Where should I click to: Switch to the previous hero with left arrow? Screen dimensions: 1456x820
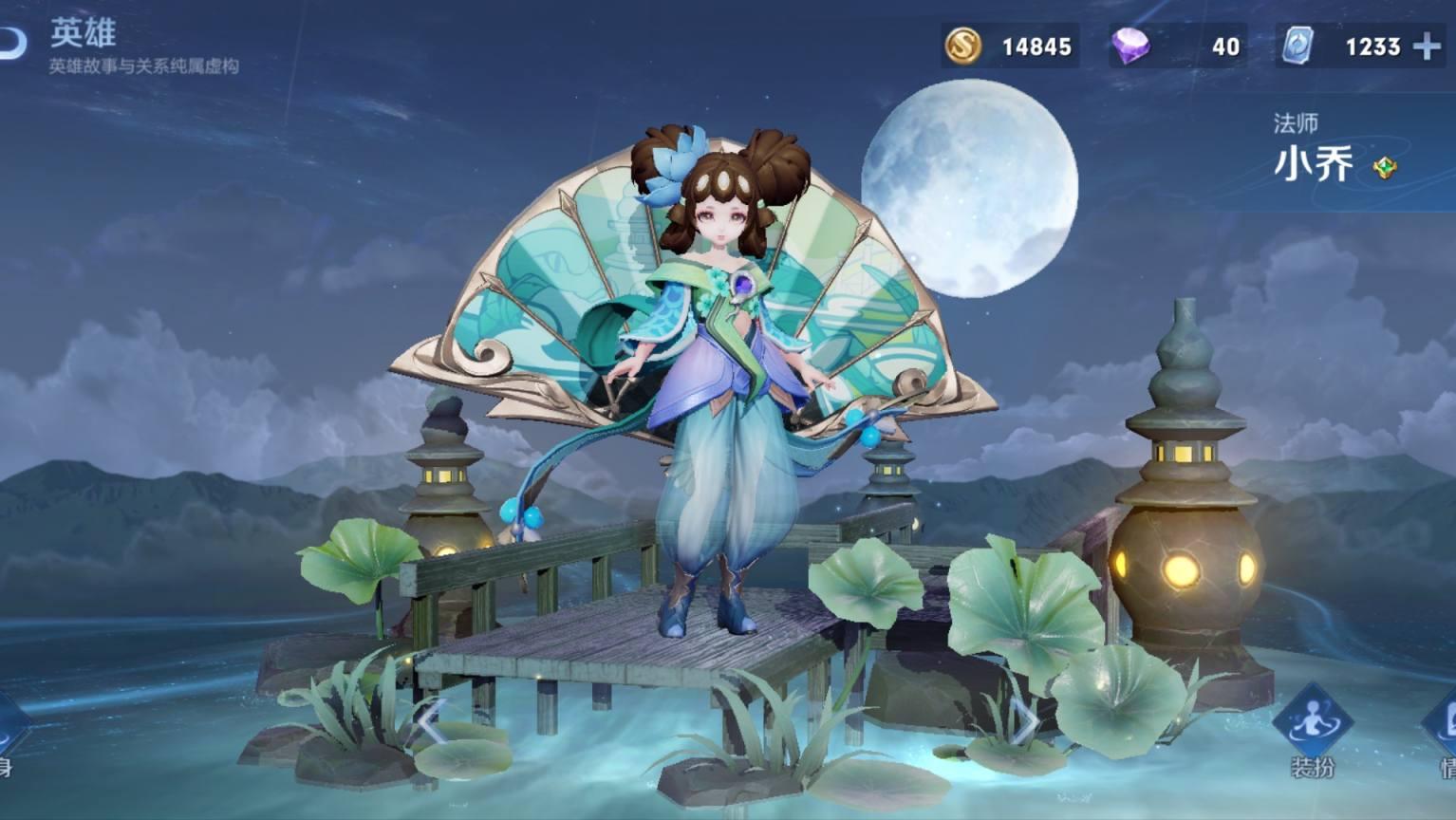(428, 724)
